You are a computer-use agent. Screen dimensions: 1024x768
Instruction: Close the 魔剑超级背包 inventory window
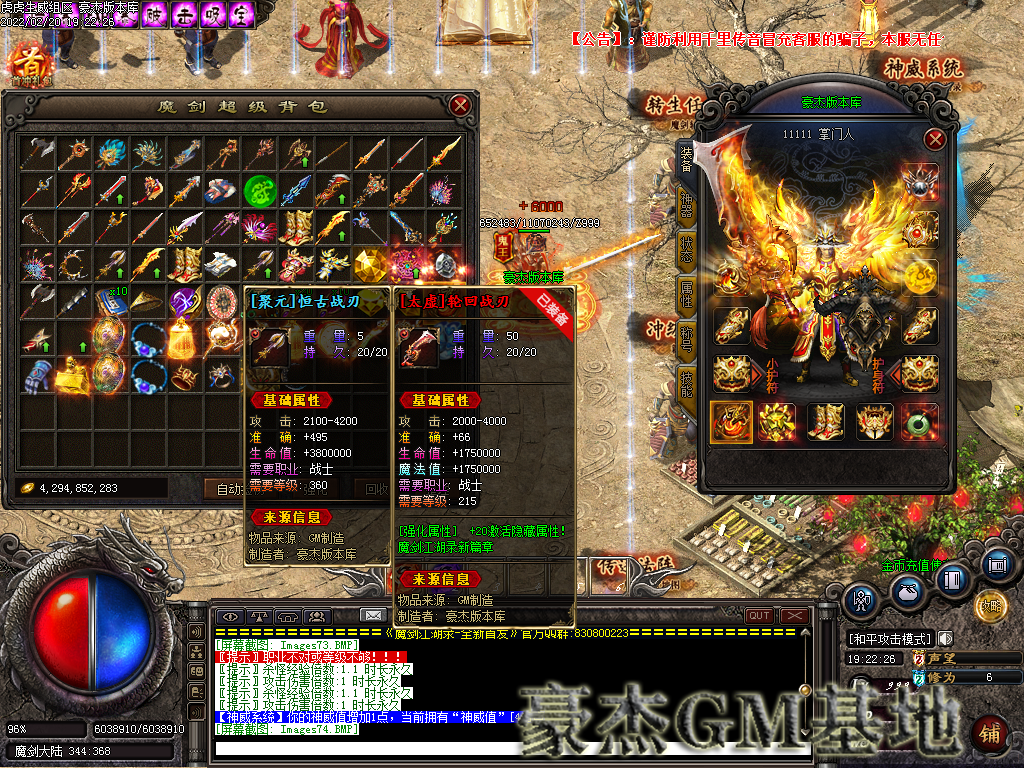[x=460, y=105]
